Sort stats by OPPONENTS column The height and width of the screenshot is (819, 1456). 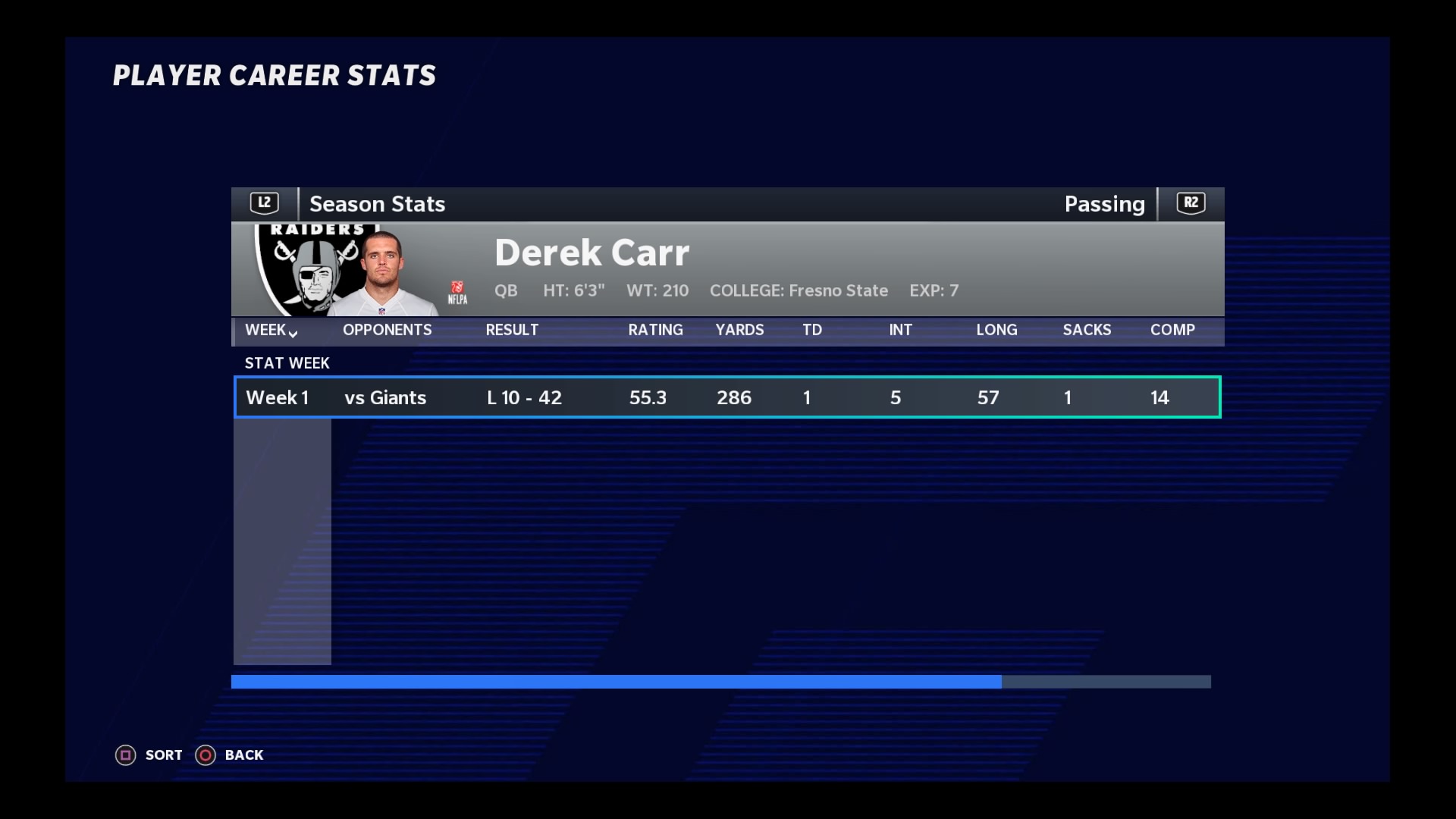pyautogui.click(x=387, y=331)
